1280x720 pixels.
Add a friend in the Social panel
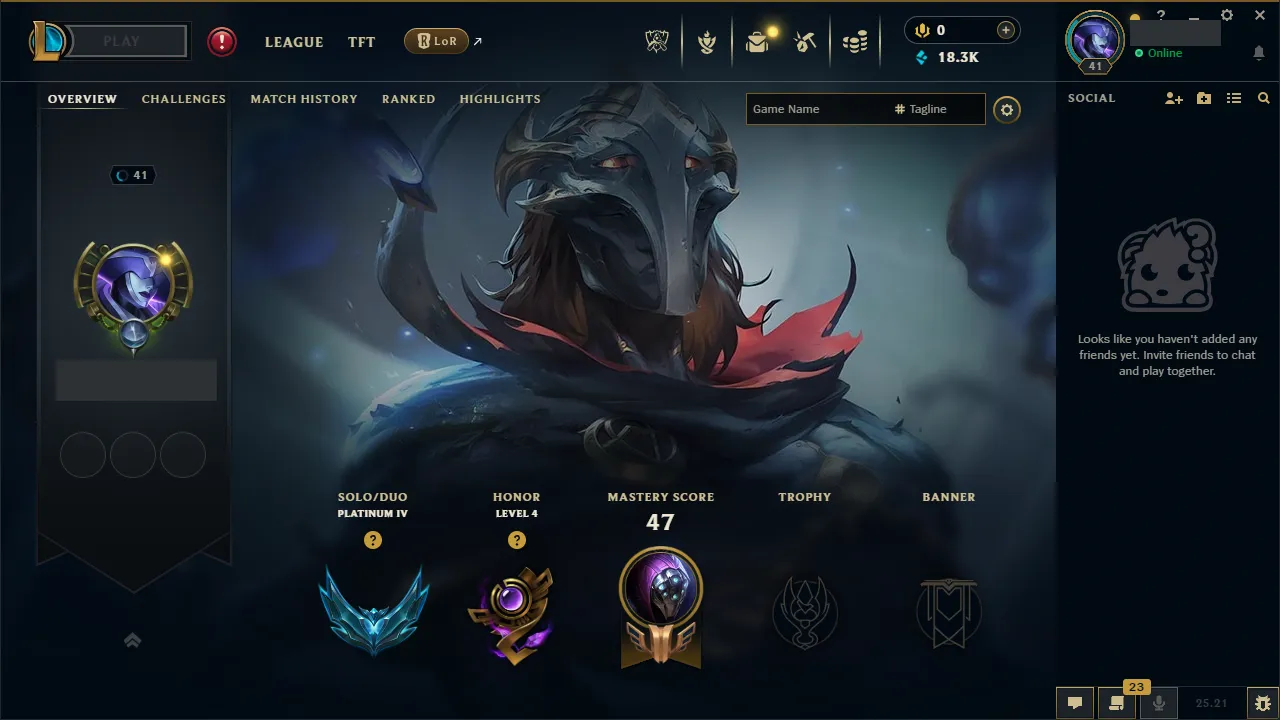pyautogui.click(x=1173, y=98)
